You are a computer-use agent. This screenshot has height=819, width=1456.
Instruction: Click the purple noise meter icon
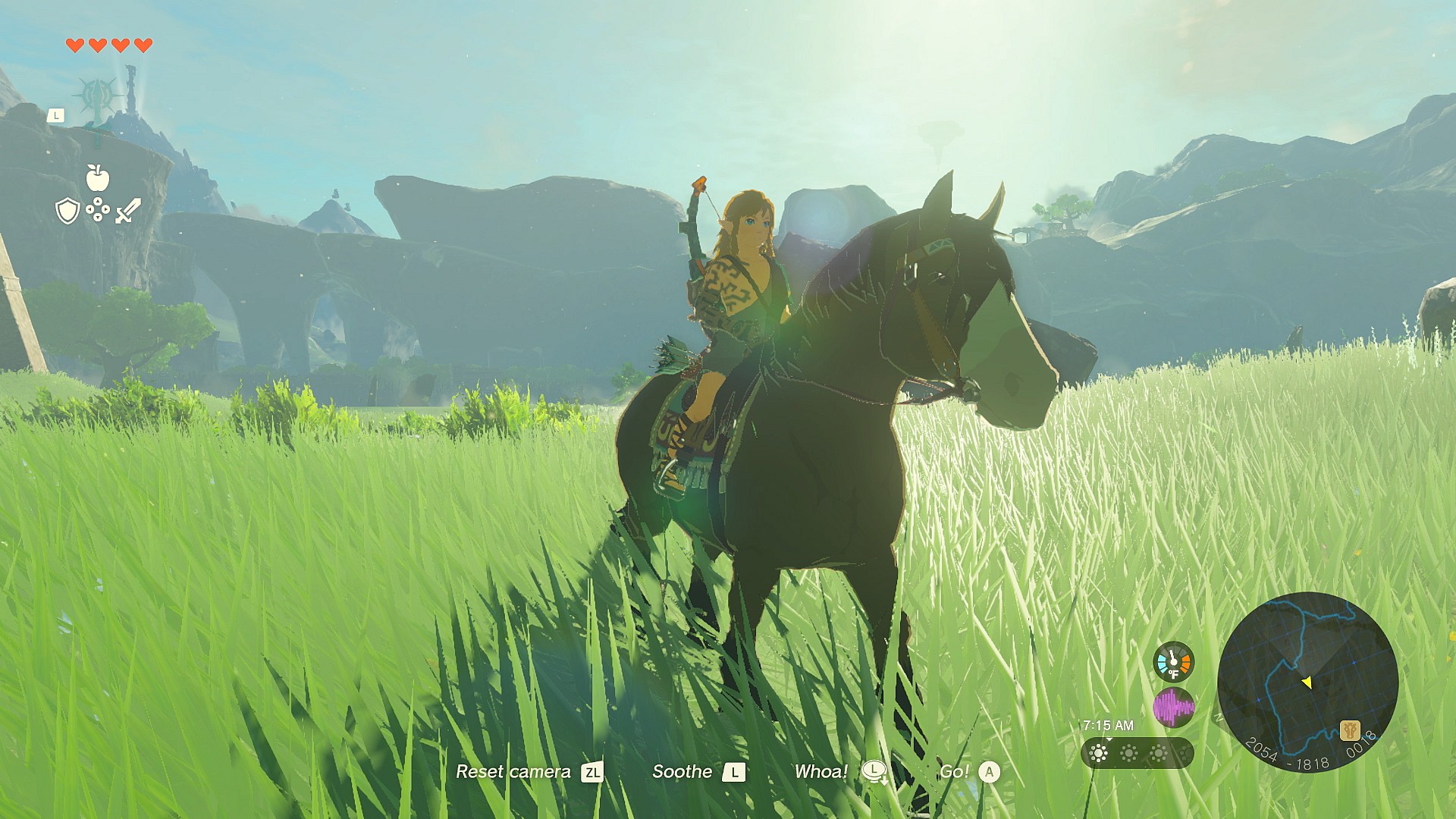click(1174, 707)
